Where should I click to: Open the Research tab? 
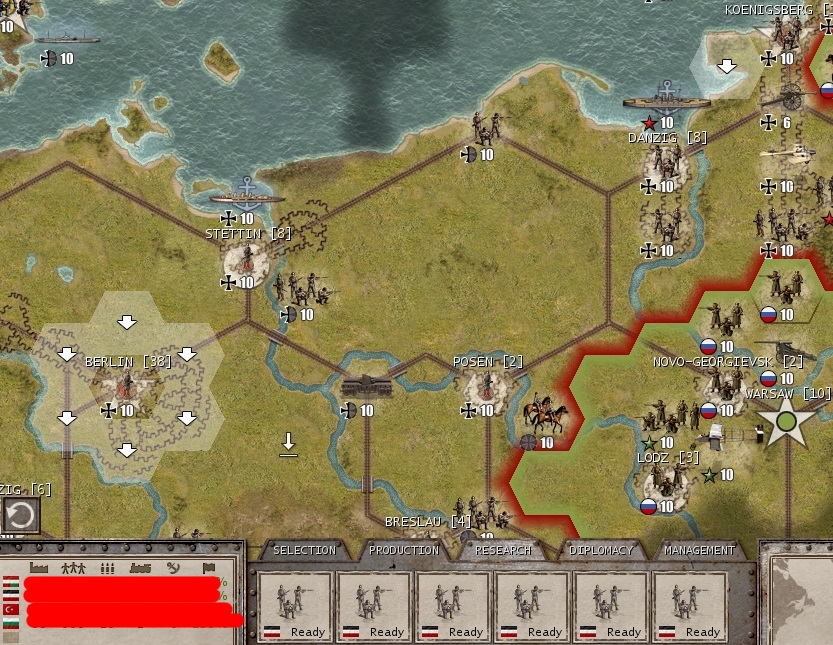502,550
